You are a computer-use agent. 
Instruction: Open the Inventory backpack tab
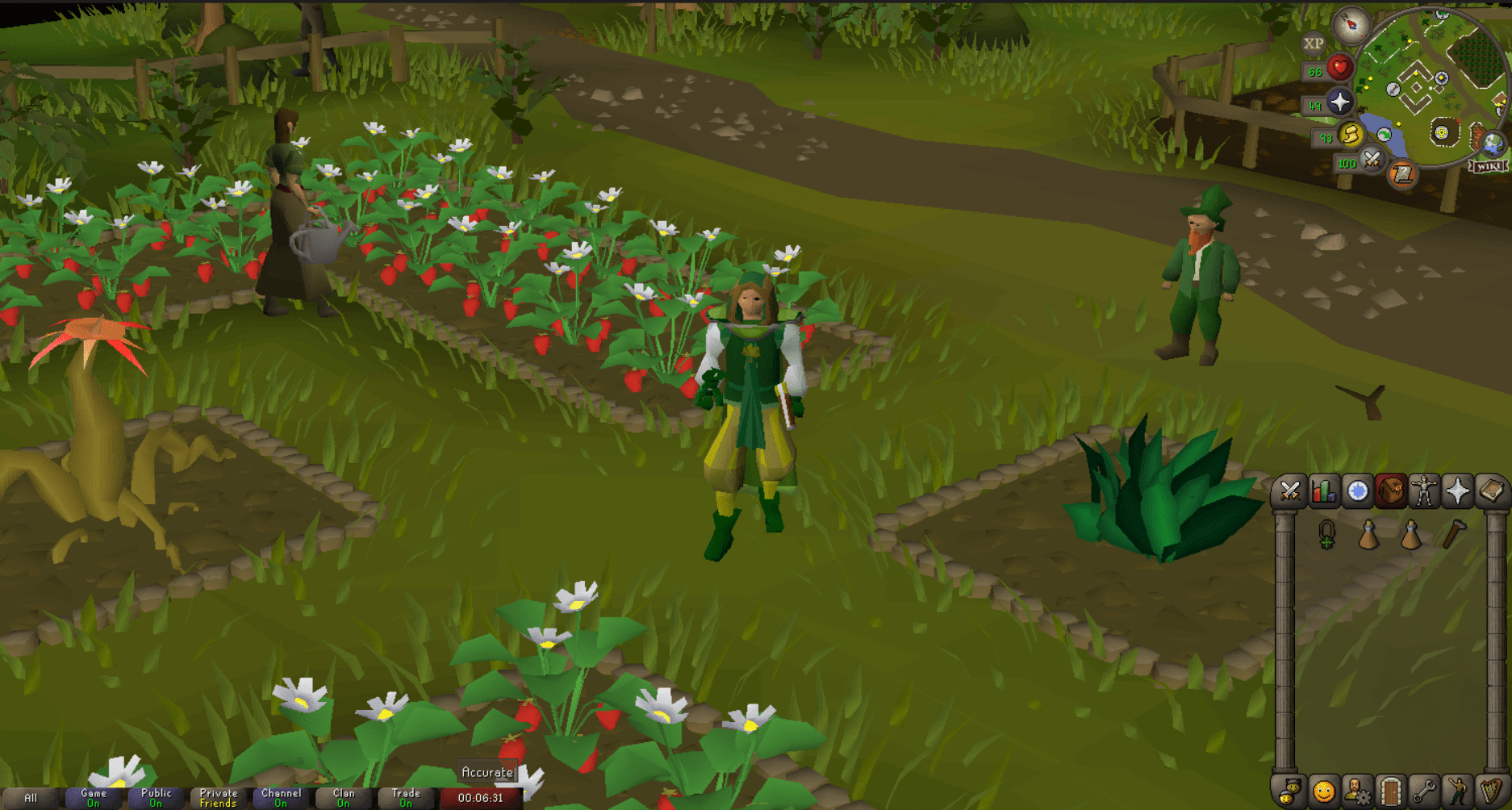(1389, 490)
